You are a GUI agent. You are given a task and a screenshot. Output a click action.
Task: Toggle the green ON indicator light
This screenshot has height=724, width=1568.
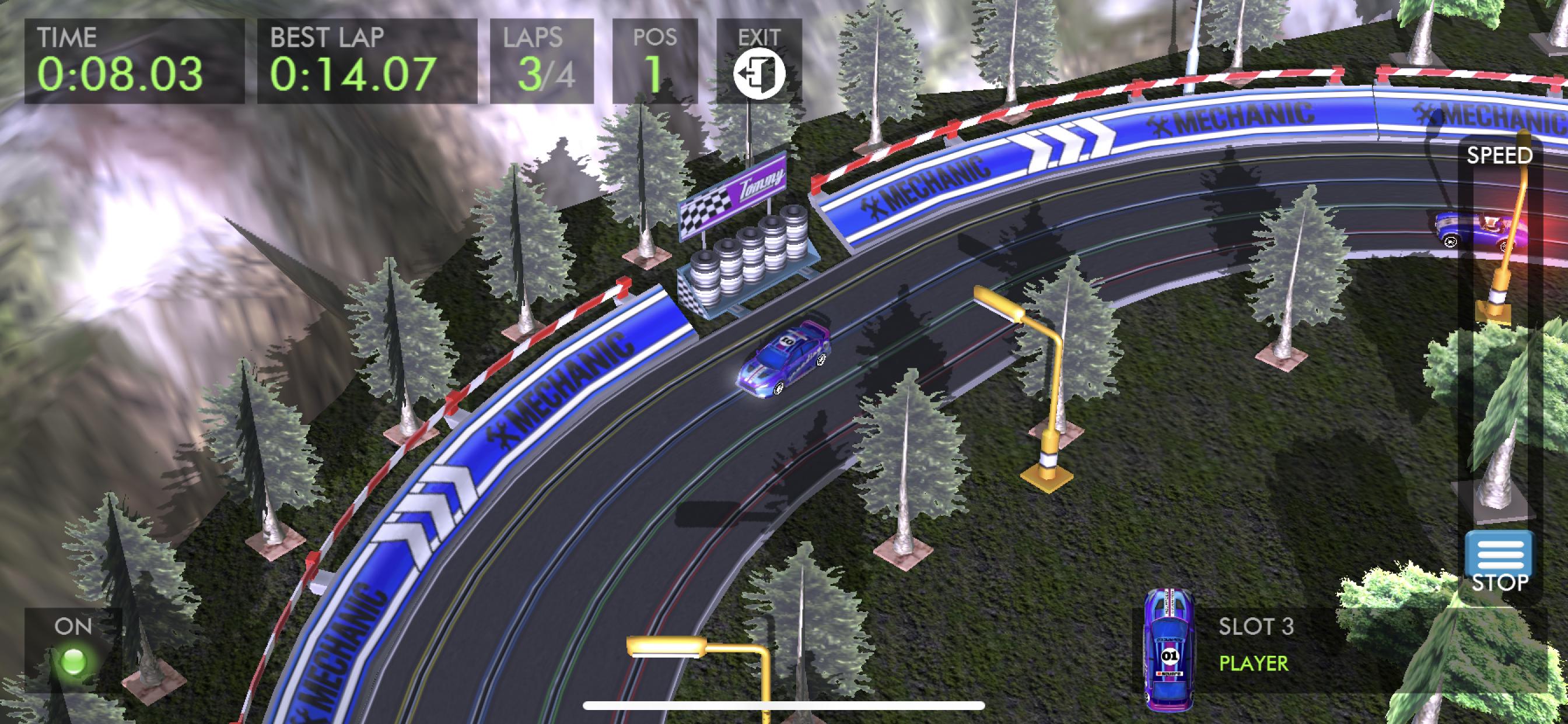[74, 660]
